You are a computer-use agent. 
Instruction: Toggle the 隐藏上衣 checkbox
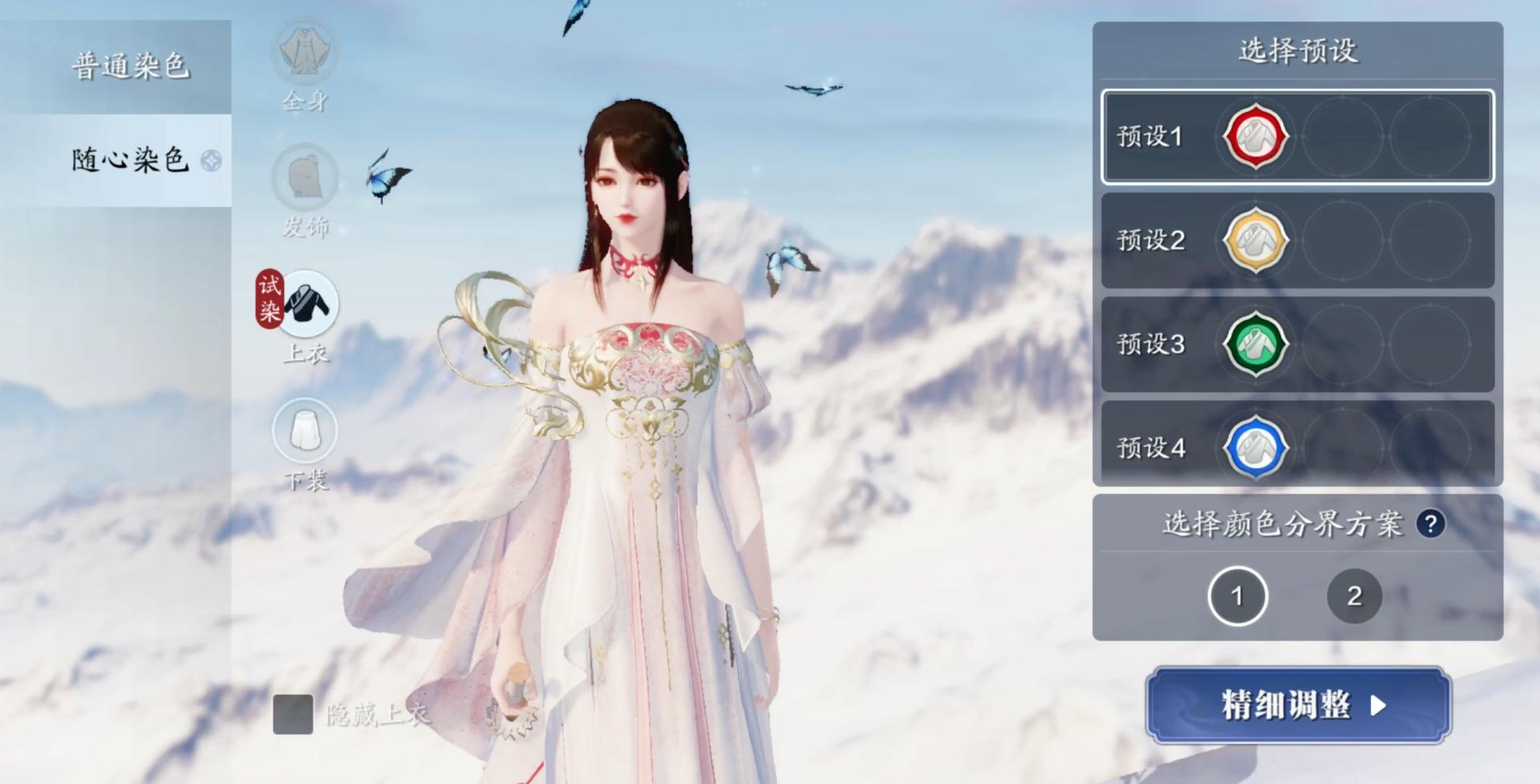[293, 714]
